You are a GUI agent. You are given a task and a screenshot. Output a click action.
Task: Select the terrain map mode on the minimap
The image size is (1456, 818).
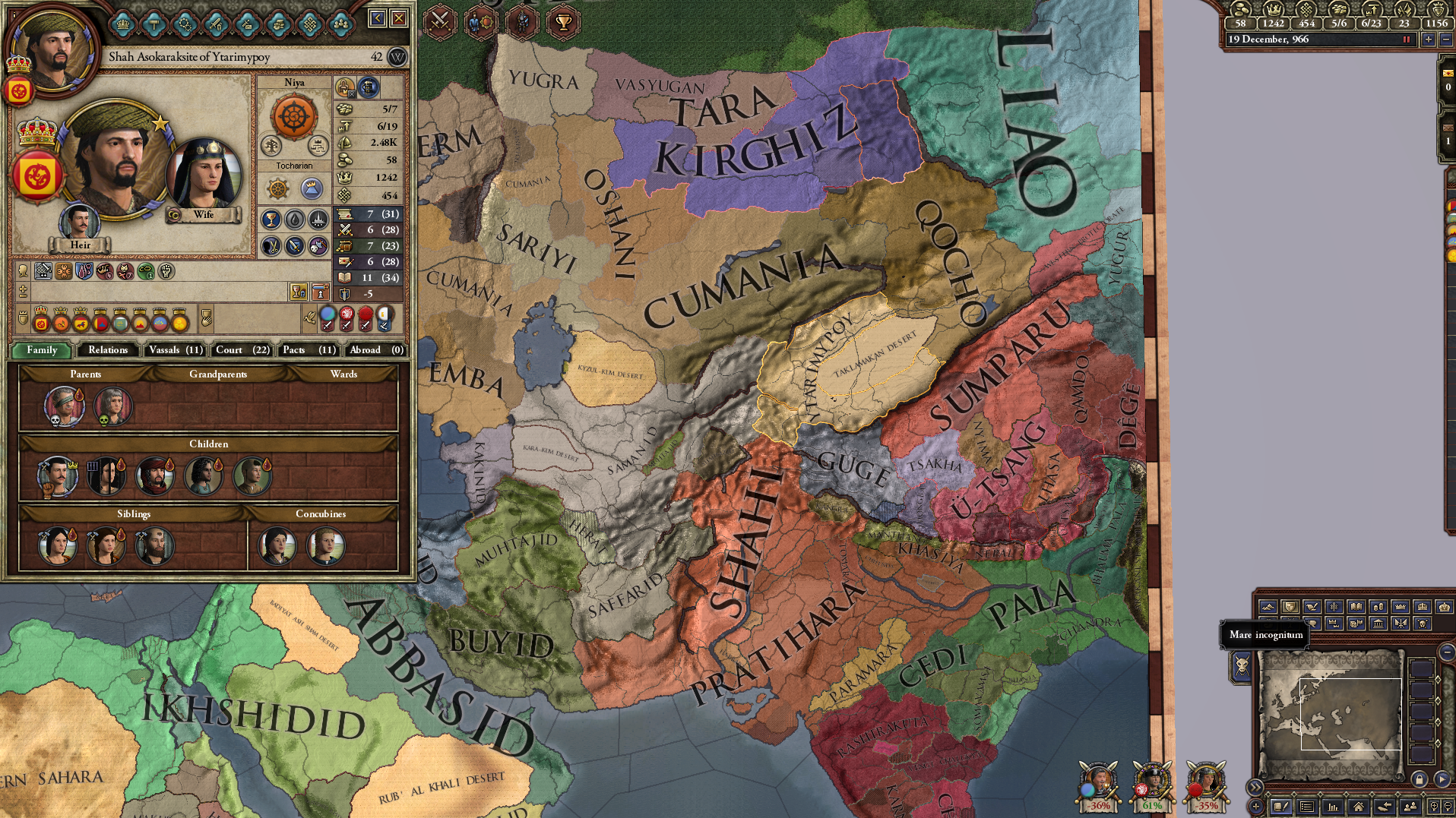tap(1269, 606)
